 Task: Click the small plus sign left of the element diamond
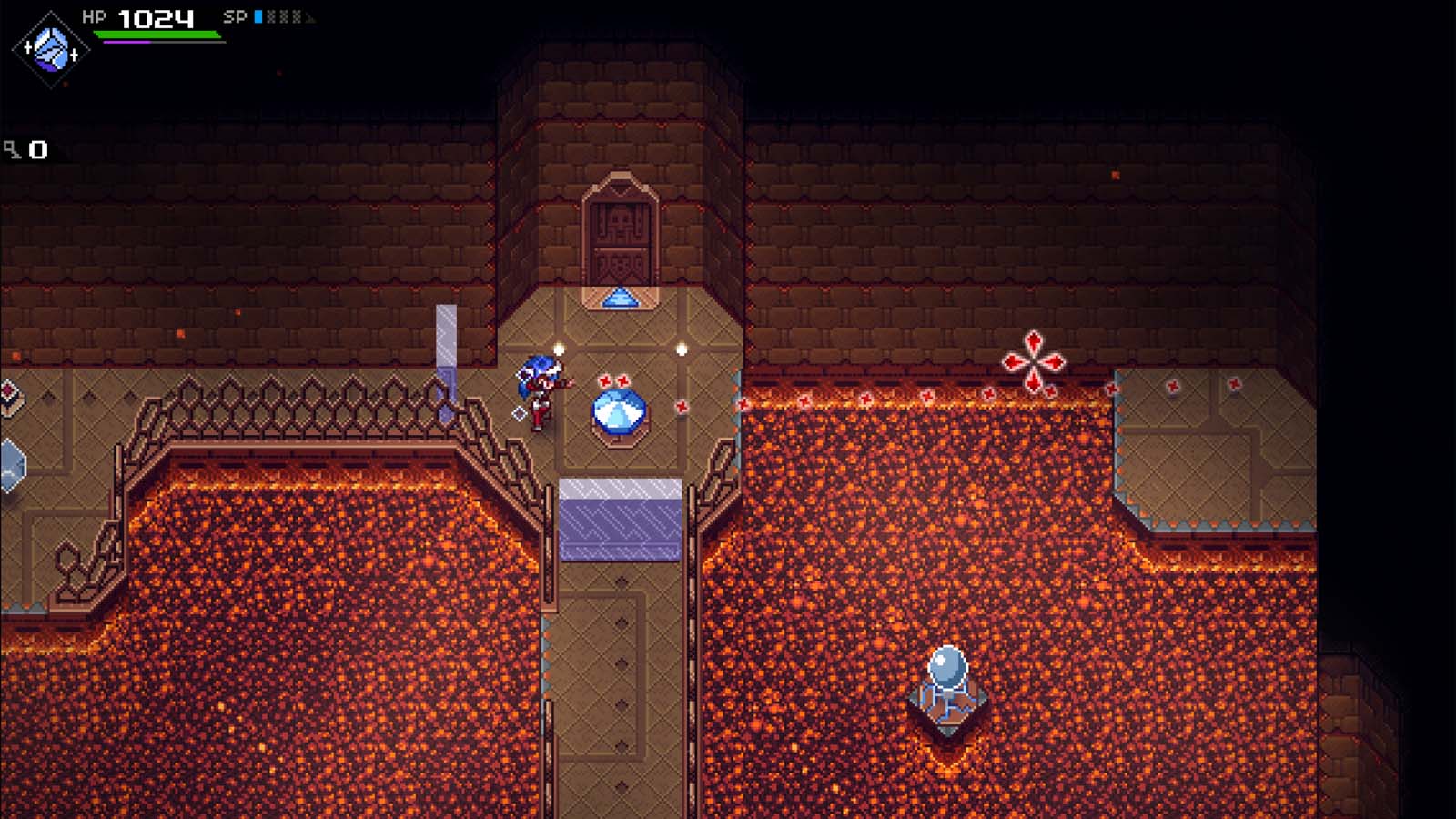coord(28,47)
